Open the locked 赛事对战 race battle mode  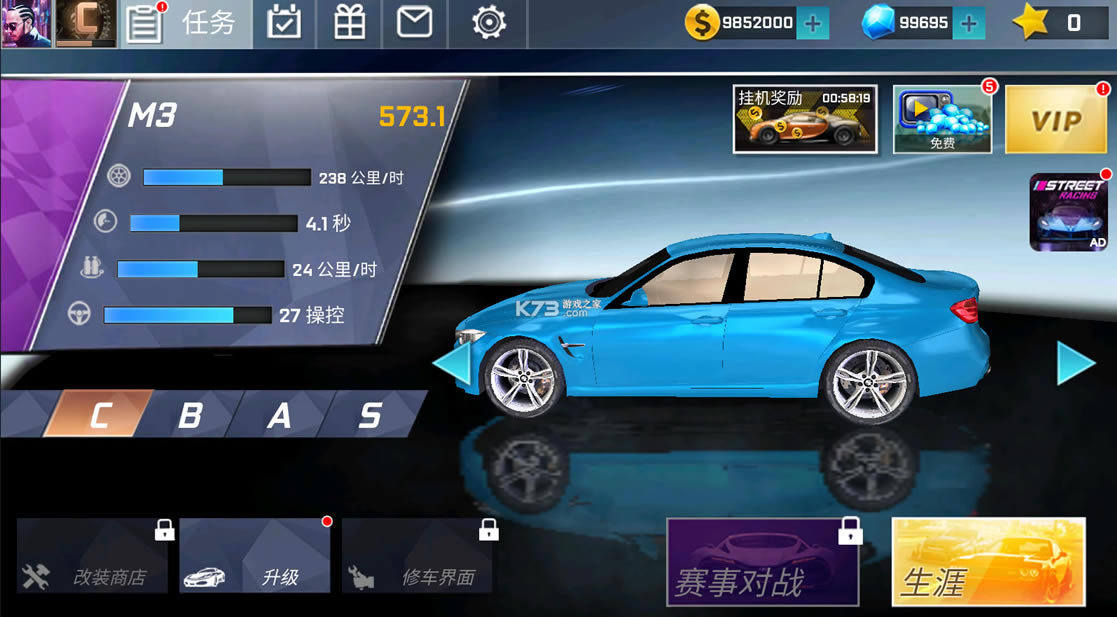[x=762, y=562]
